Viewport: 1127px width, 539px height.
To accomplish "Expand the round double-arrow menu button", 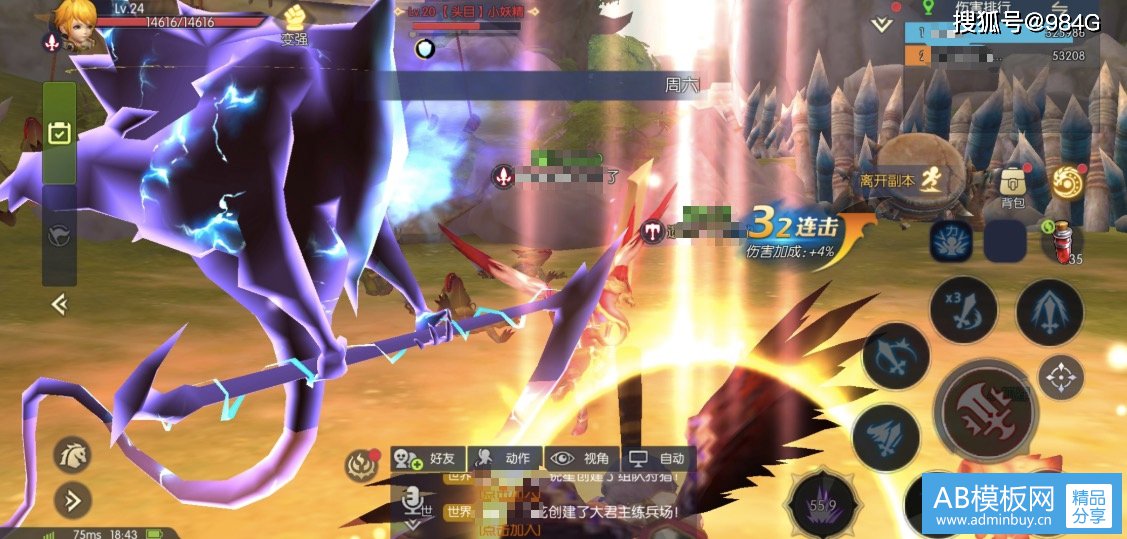I will click(72, 499).
